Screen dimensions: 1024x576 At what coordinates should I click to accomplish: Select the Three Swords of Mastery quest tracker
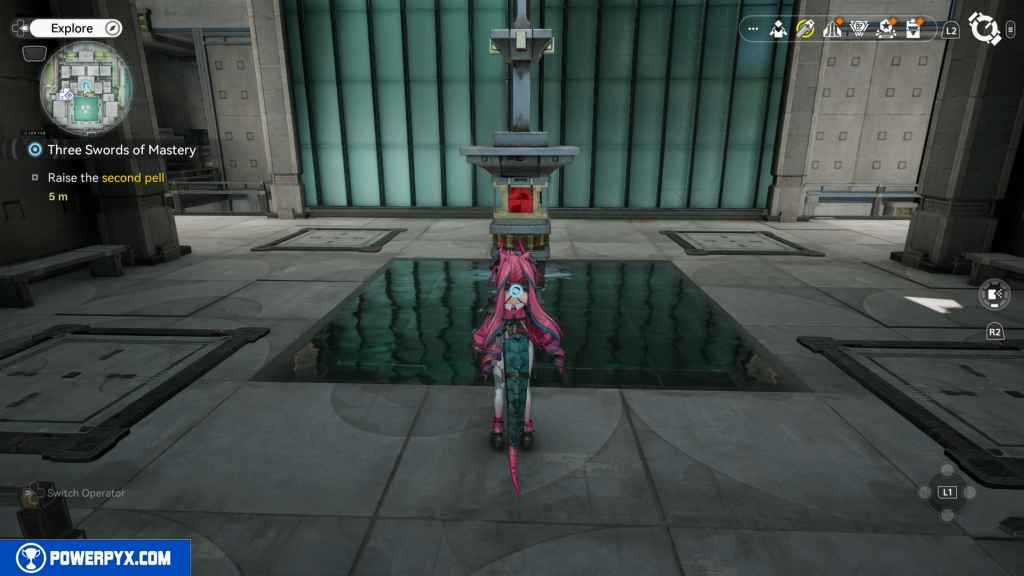click(x=121, y=150)
